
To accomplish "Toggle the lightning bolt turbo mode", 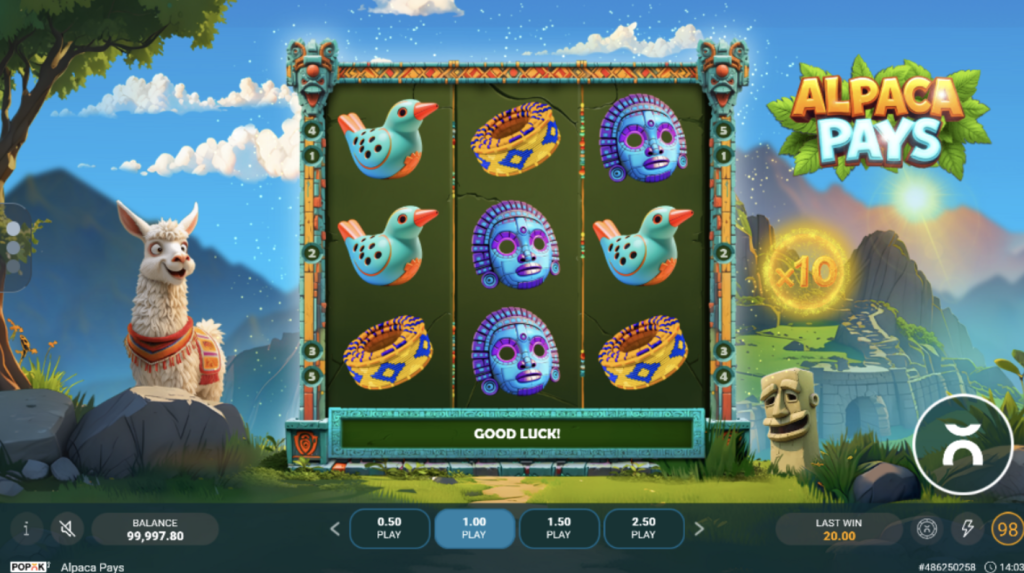I will pos(966,528).
